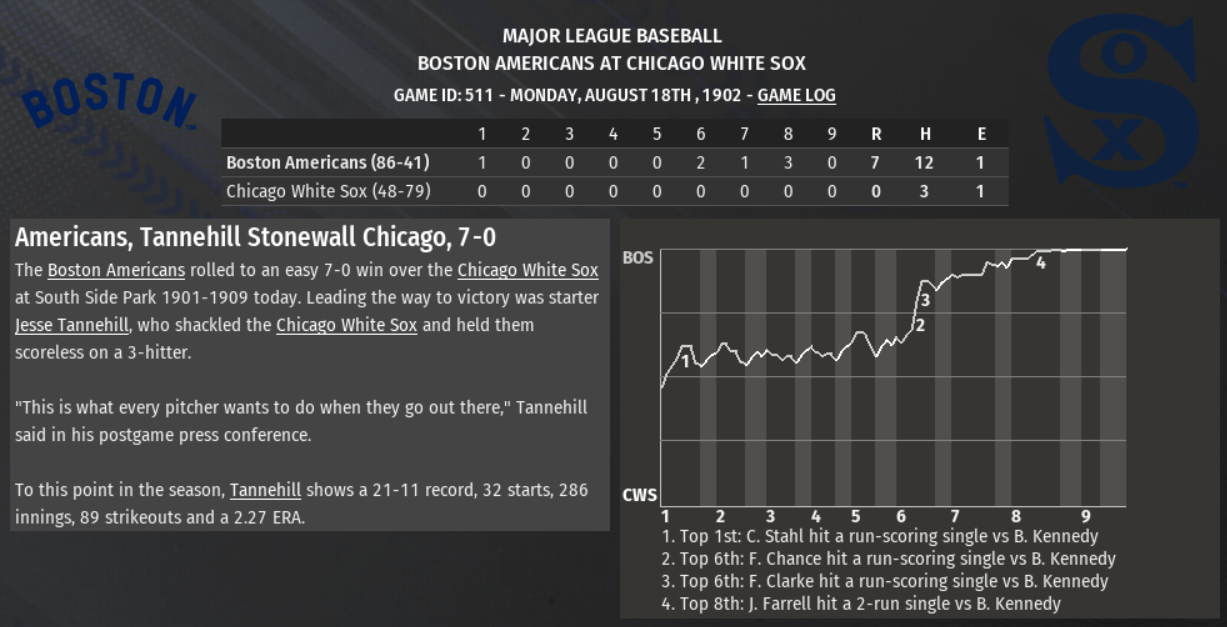Image resolution: width=1227 pixels, height=627 pixels.
Task: Click the underlined Boston Americans link in recap
Action: pos(116,270)
